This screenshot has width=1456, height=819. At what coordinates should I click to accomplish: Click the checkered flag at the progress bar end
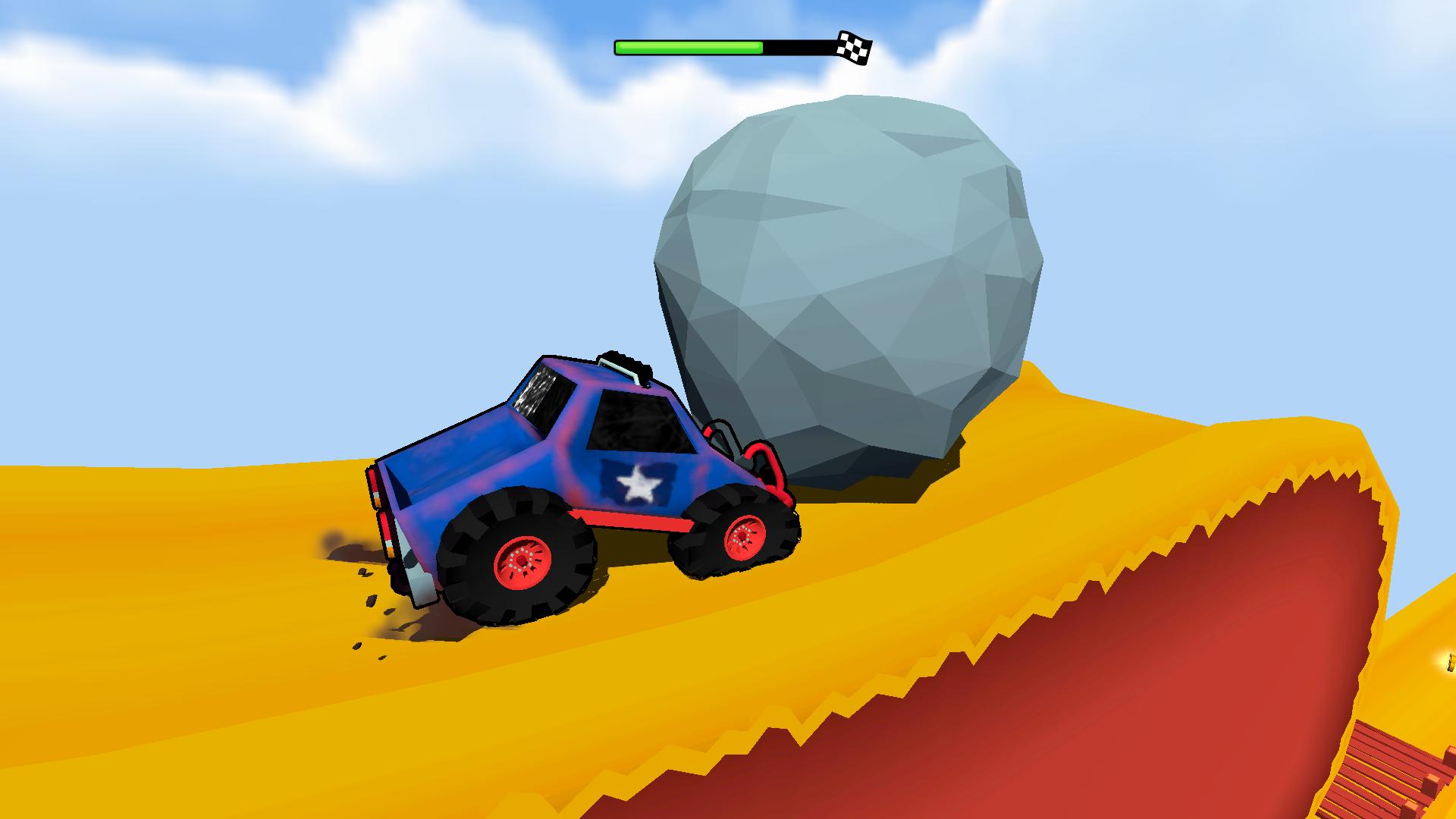(x=855, y=48)
